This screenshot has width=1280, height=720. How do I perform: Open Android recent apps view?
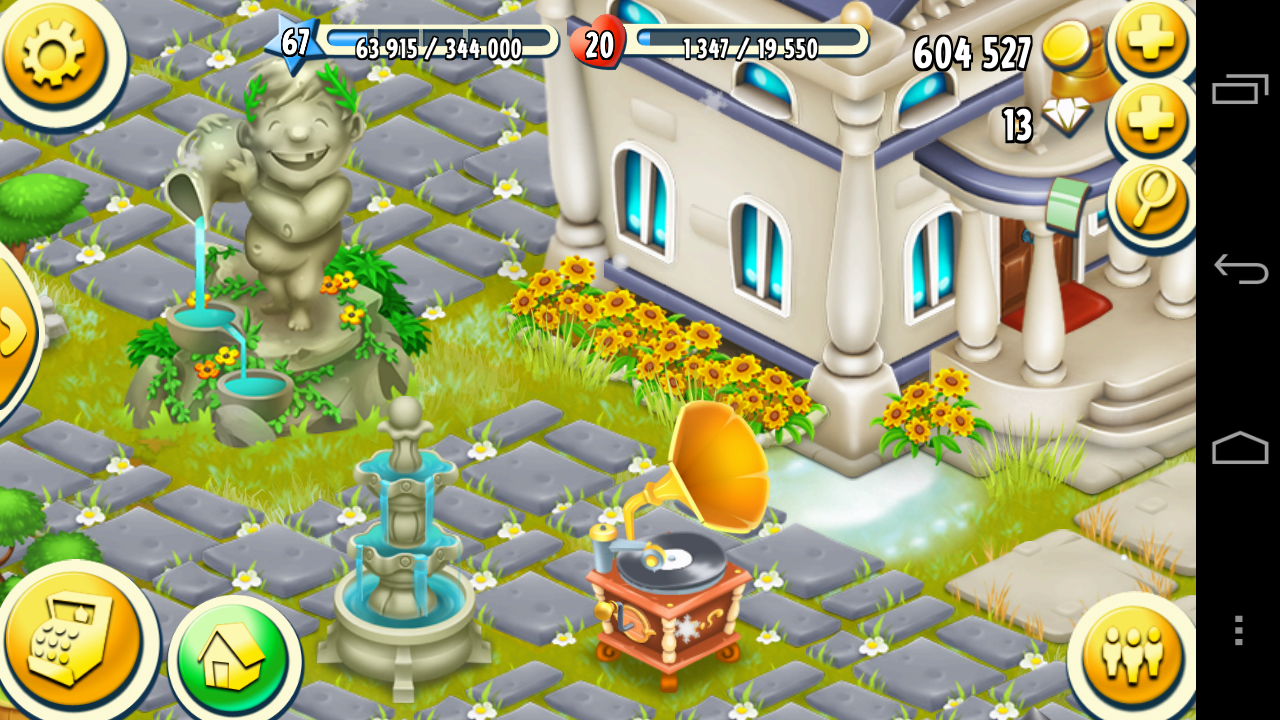coord(1240,90)
